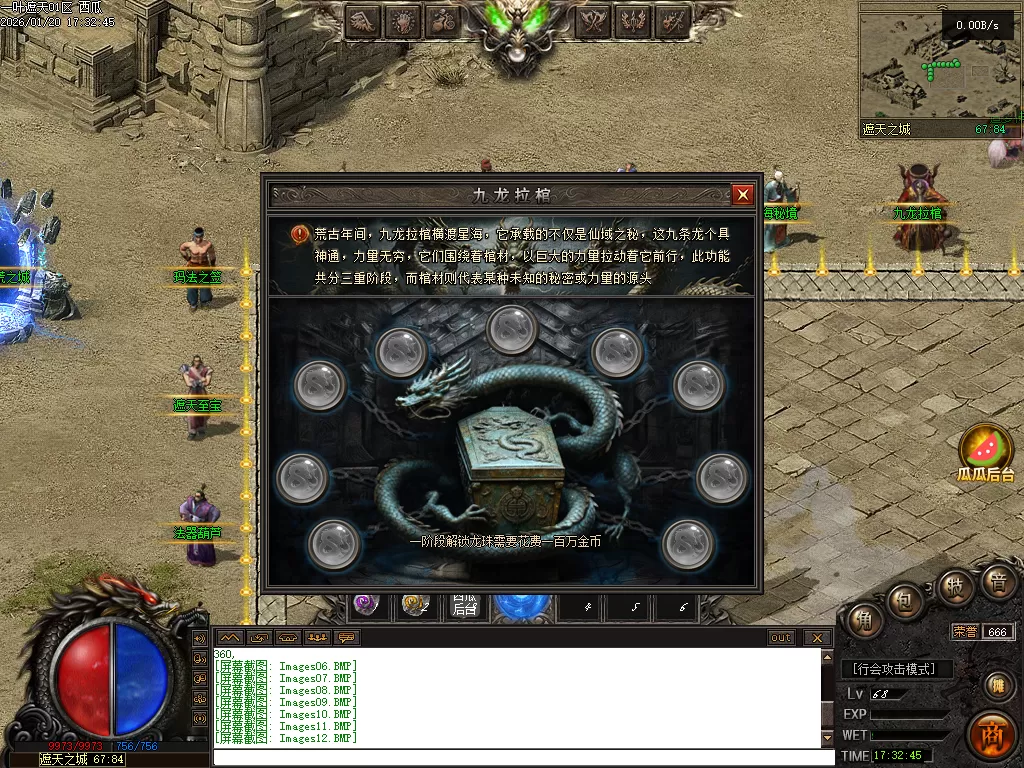Select the glowing hand icon in the top bar
The image size is (1024, 768).
coord(402,20)
